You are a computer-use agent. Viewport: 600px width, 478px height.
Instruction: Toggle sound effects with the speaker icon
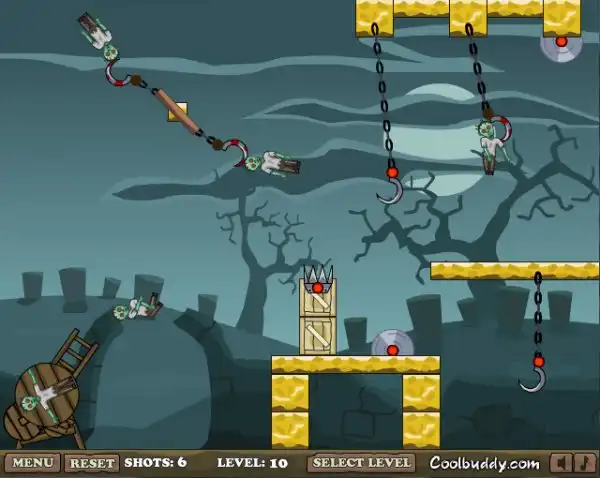click(561, 463)
